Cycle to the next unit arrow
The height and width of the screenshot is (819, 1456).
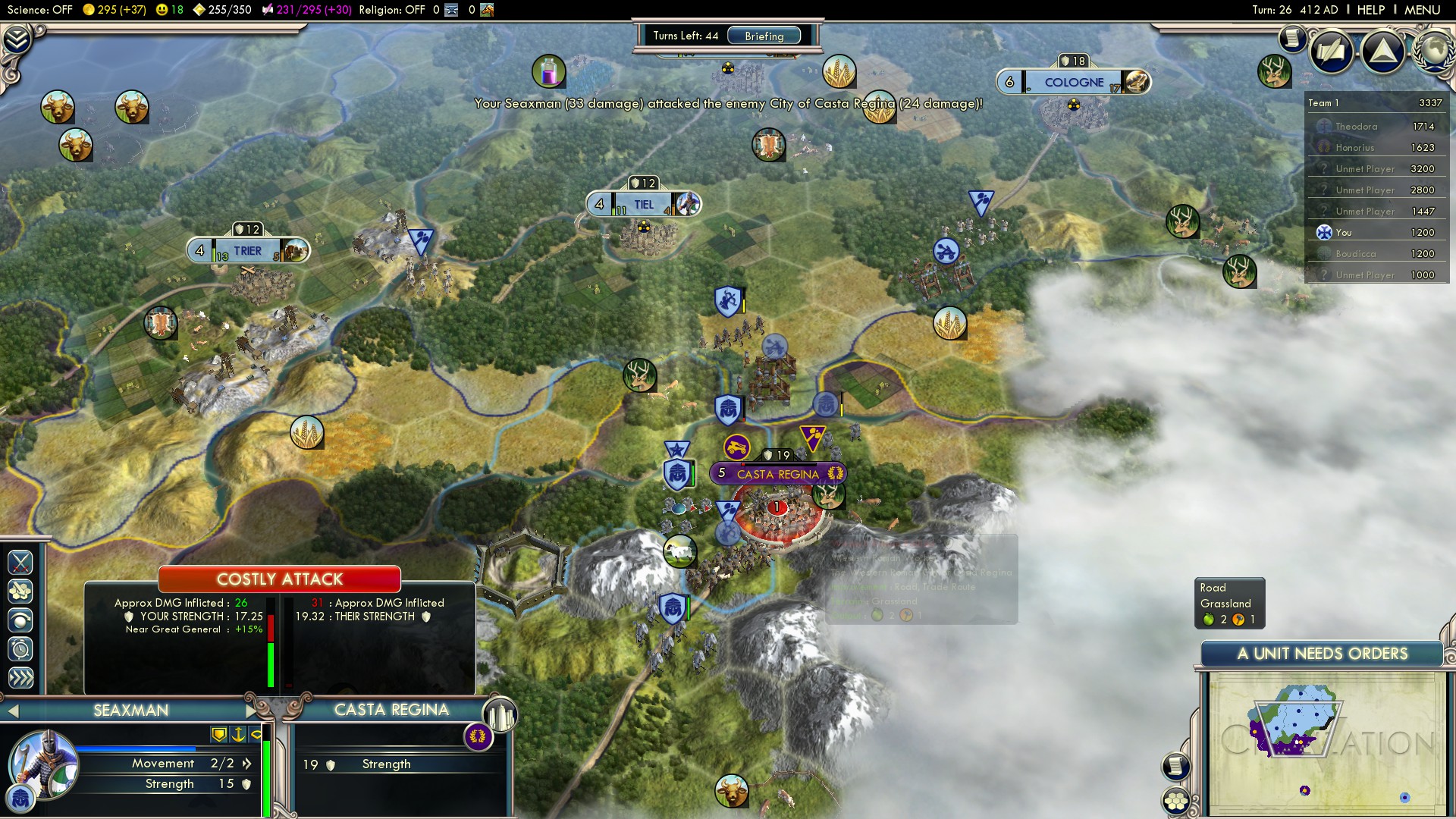(251, 711)
